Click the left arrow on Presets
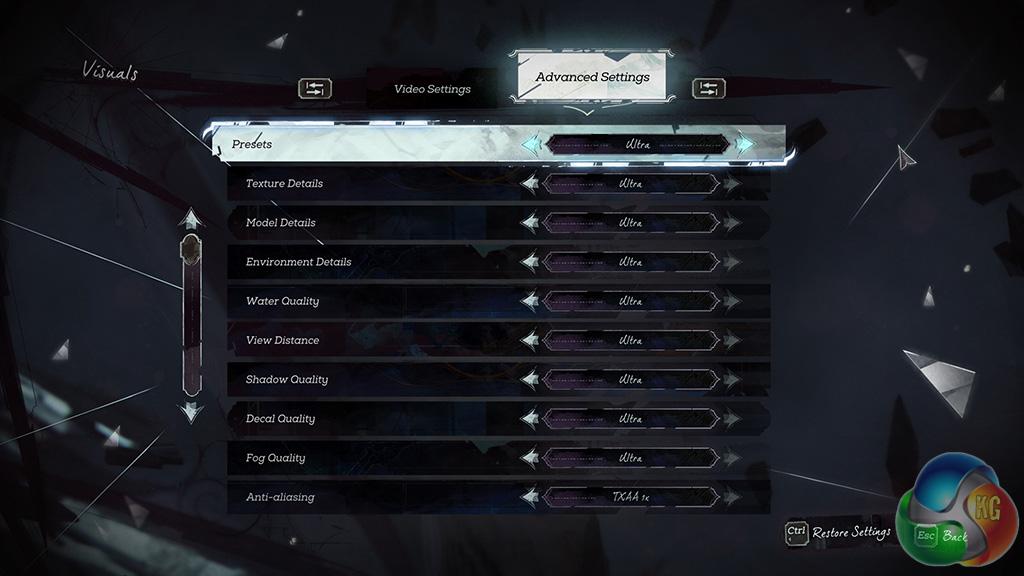The width and height of the screenshot is (1024, 576). click(x=530, y=144)
